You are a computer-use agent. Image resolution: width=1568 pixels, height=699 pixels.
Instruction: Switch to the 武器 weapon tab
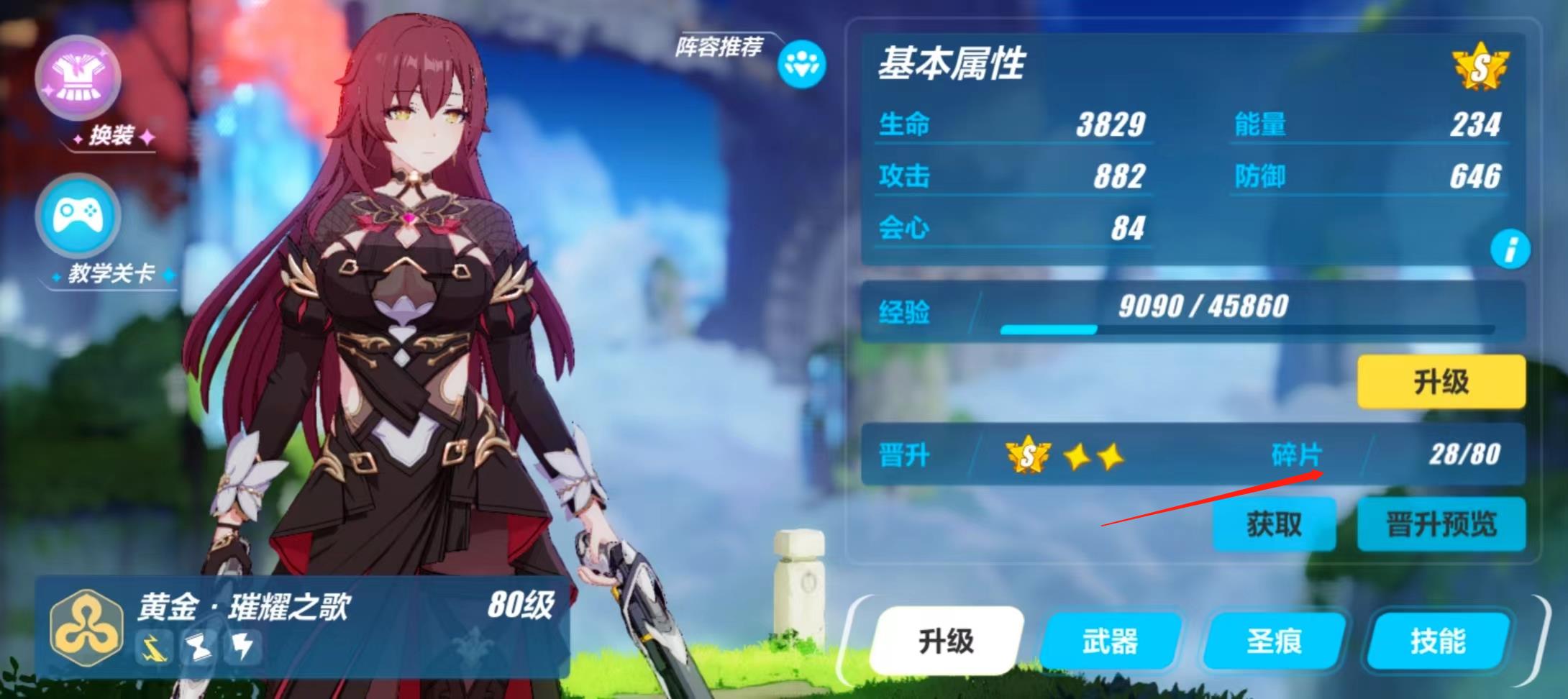click(1110, 641)
